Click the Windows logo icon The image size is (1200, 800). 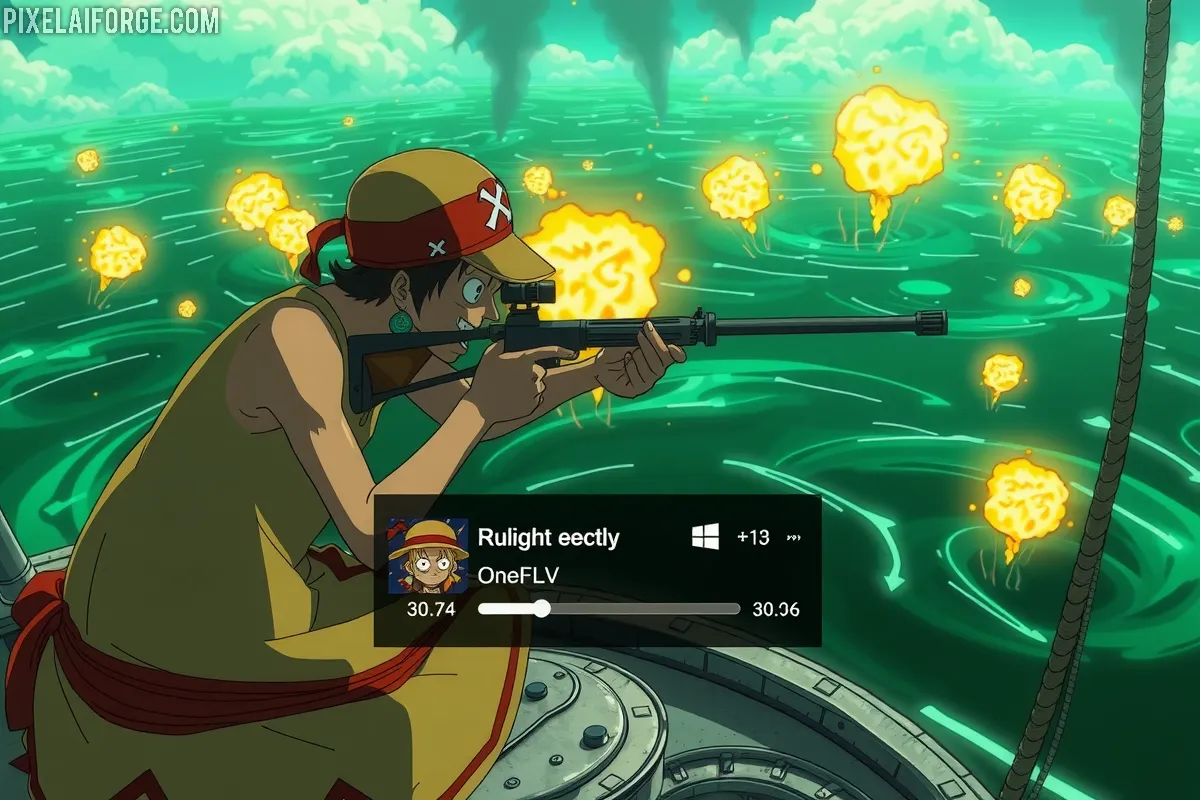coord(705,537)
